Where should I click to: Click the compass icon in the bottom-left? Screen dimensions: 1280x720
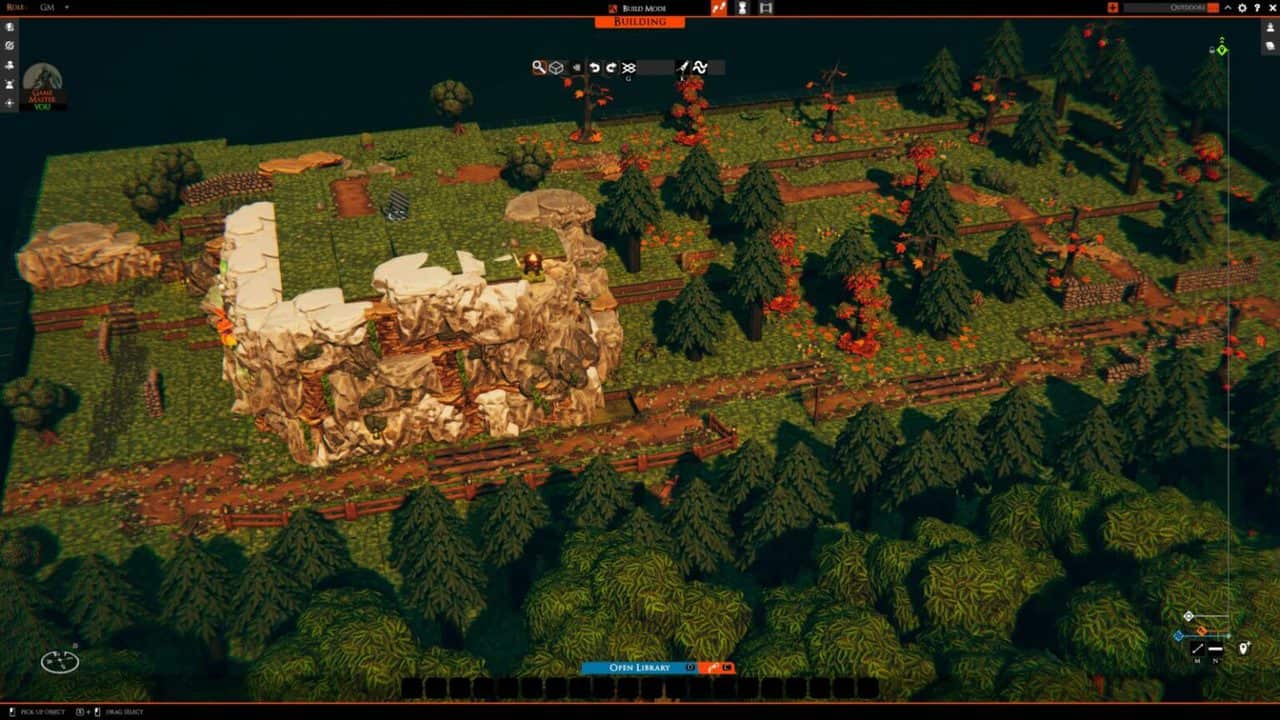[59, 661]
